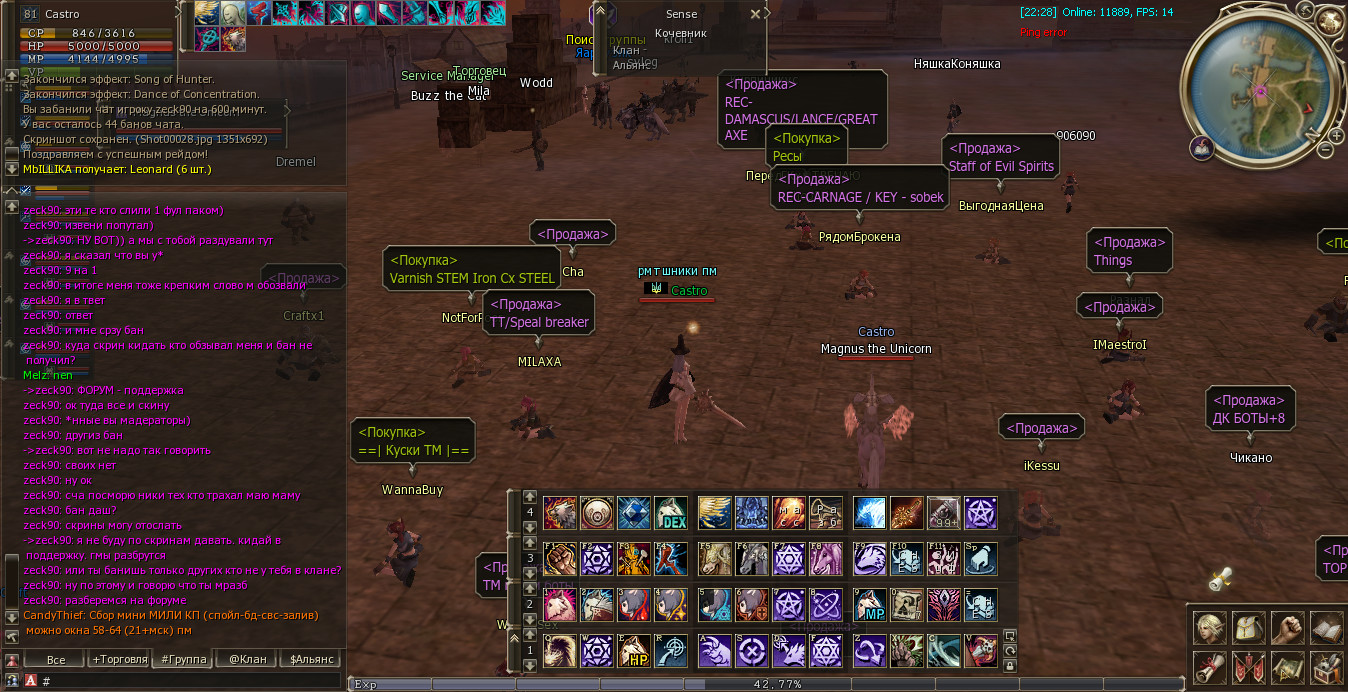Image resolution: width=1348 pixels, height=692 pixels.
Task: Switch chat to the @Клан tab
Action: pyautogui.click(x=247, y=659)
